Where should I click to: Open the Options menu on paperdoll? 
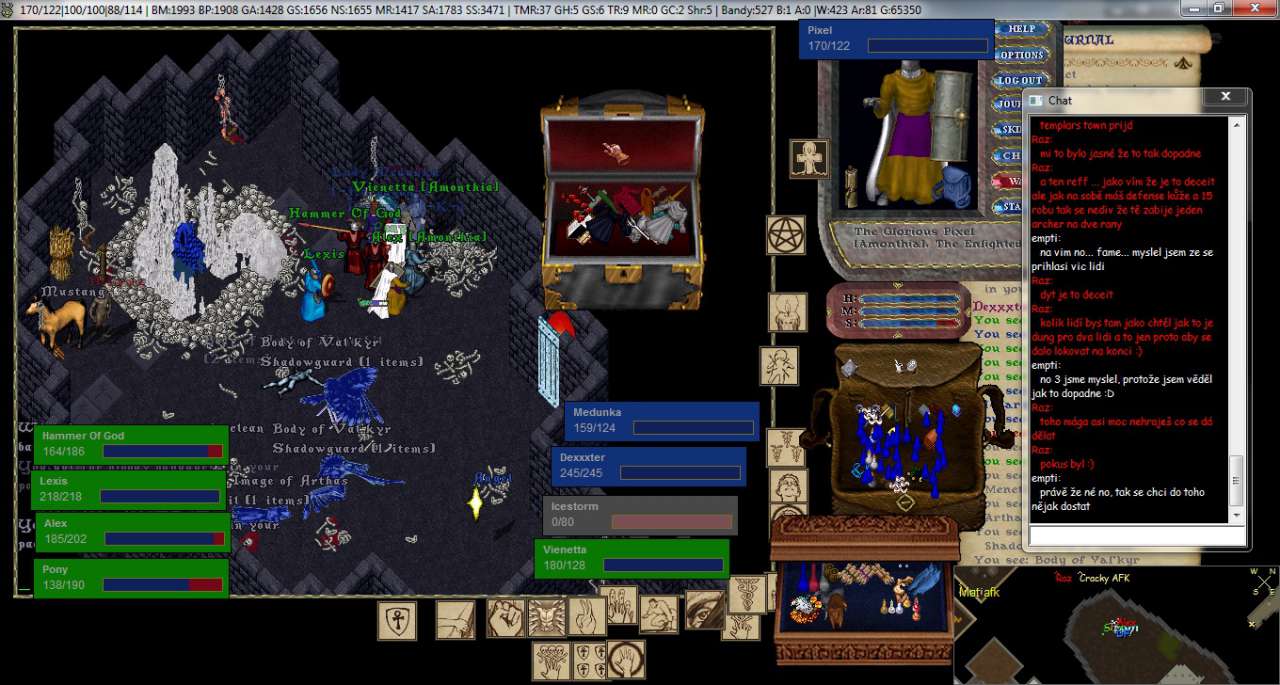(x=1021, y=55)
